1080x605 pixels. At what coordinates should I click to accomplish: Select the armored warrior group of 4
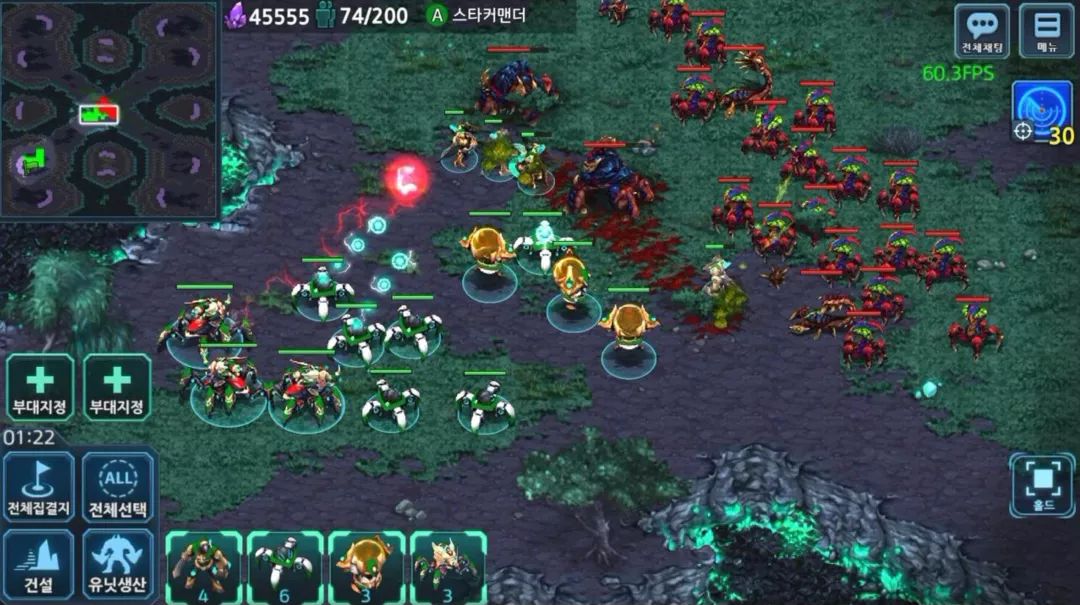tap(204, 567)
